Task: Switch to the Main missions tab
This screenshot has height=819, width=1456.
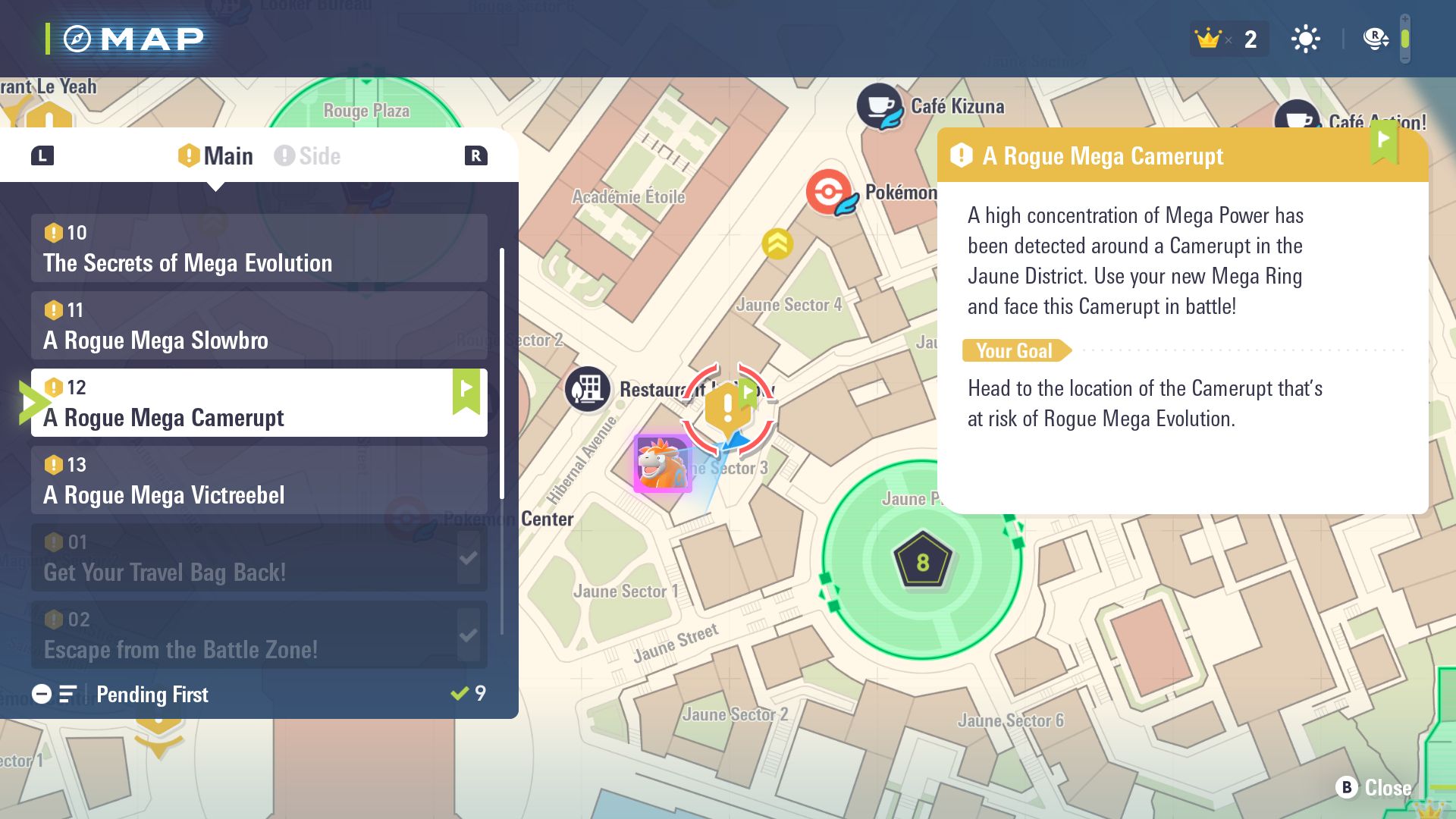Action: click(216, 156)
